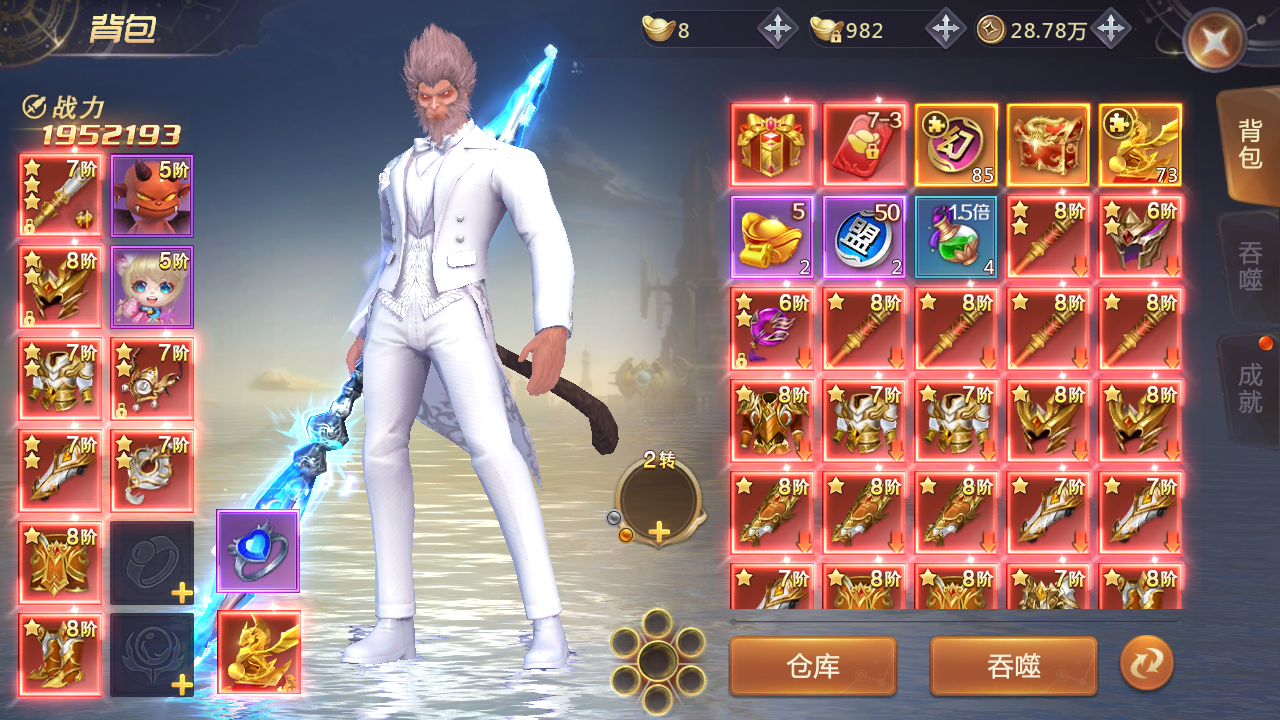Close the backpack screen
The height and width of the screenshot is (720, 1280).
pyautogui.click(x=1213, y=40)
